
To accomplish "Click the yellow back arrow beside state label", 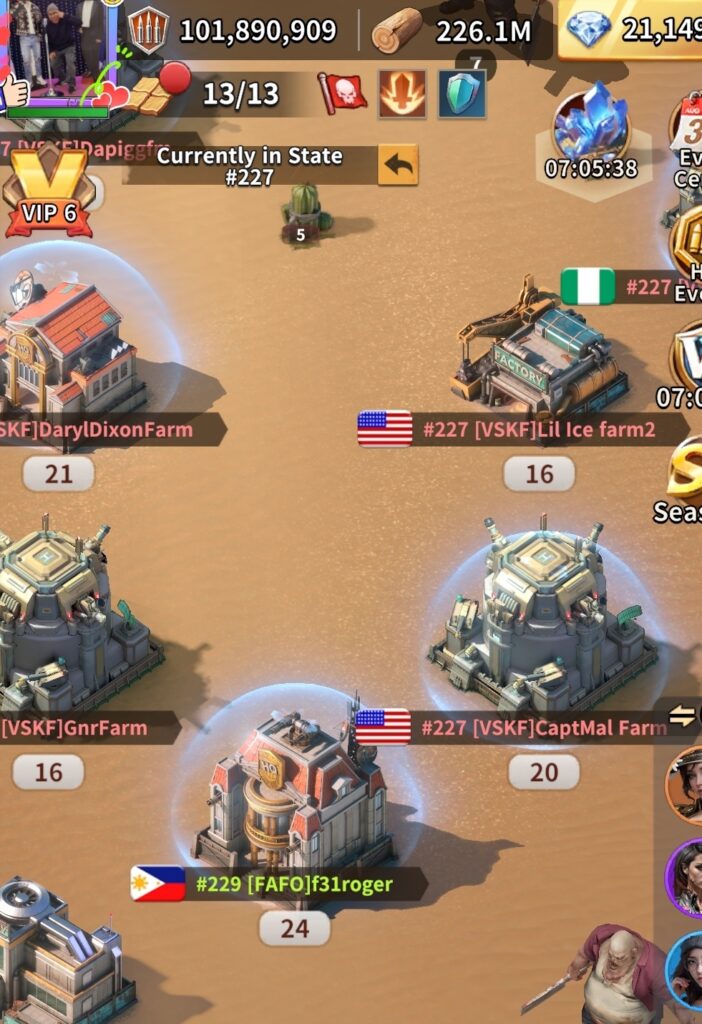I will 398,165.
